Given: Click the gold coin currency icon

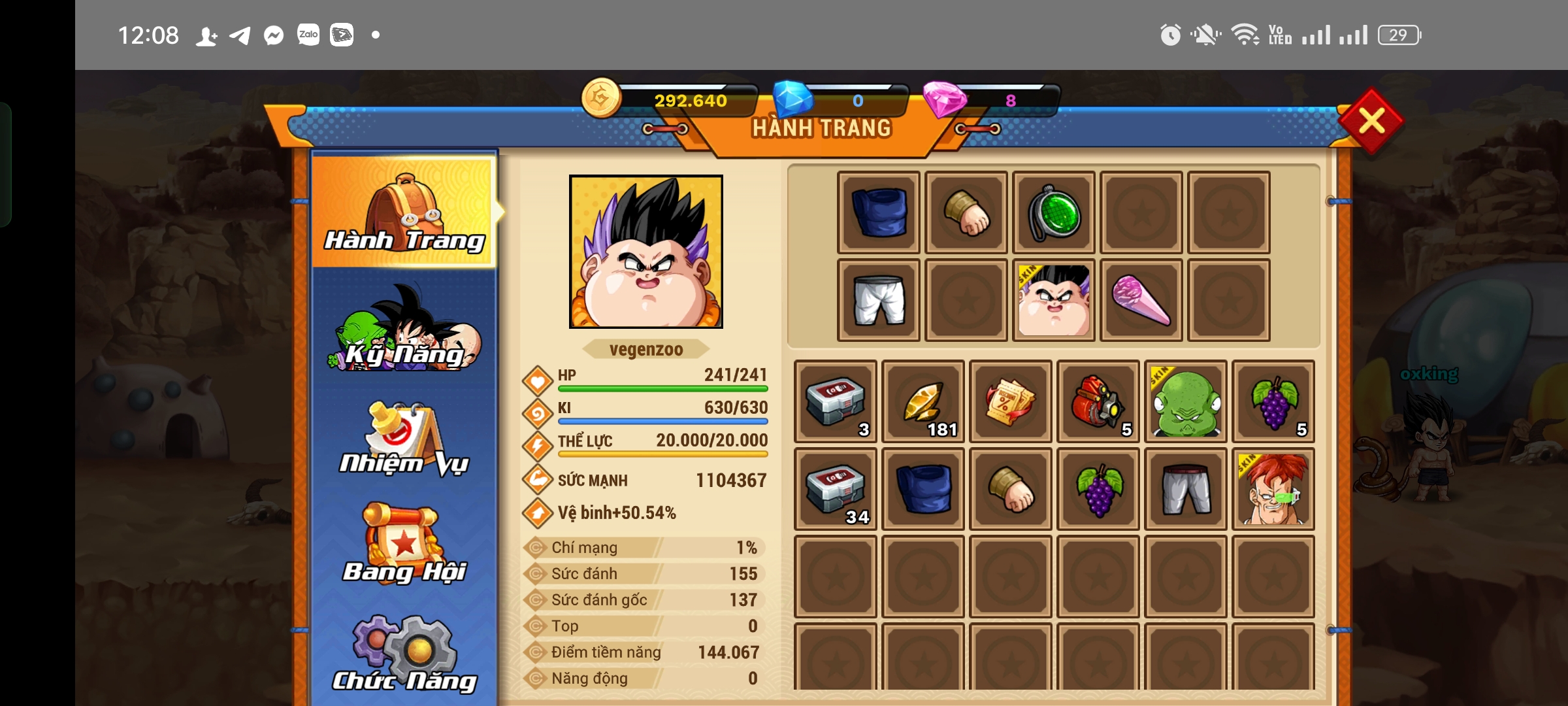Looking at the screenshot, I should point(601,98).
